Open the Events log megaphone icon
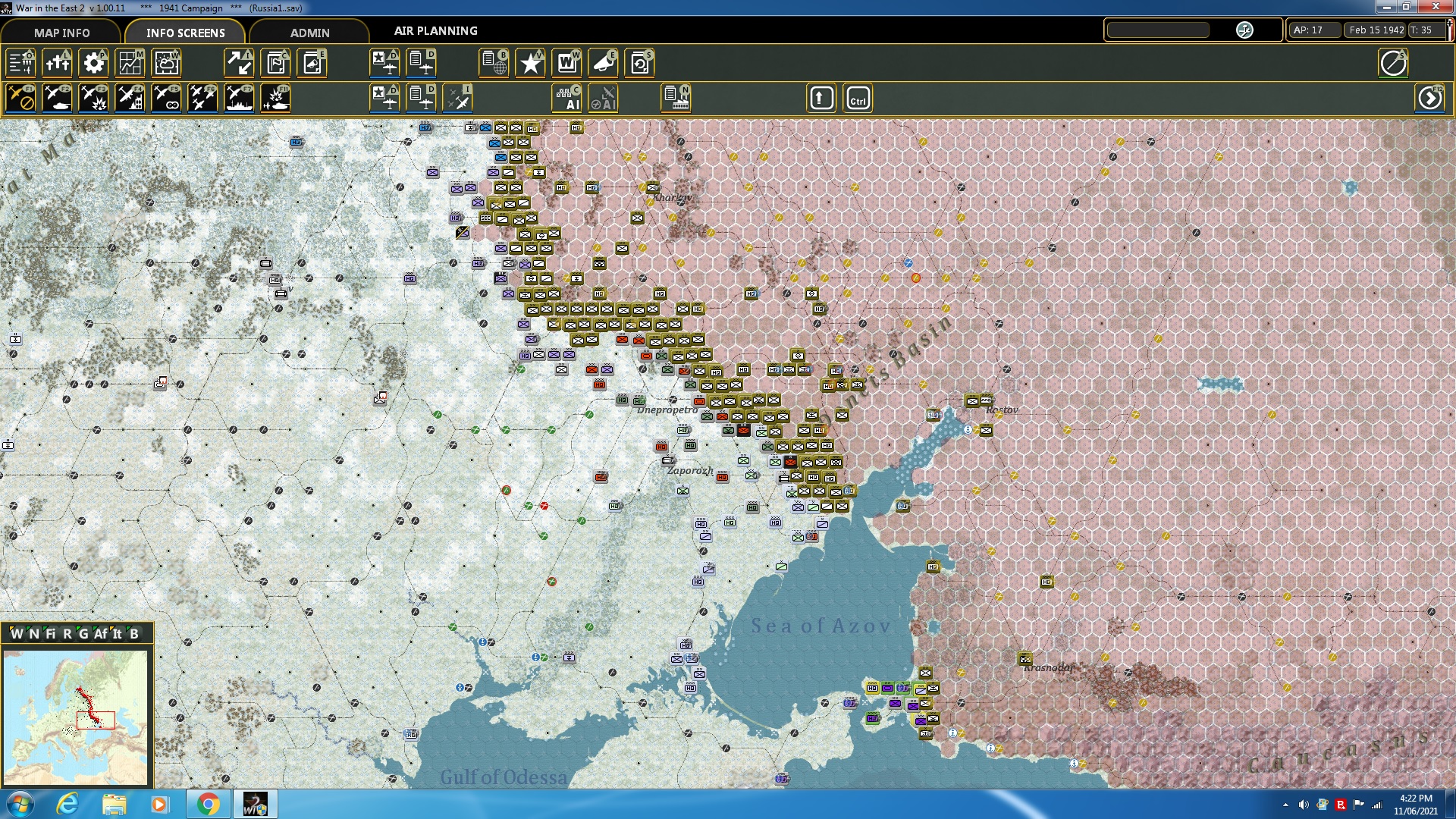This screenshot has width=1456, height=819. click(603, 63)
